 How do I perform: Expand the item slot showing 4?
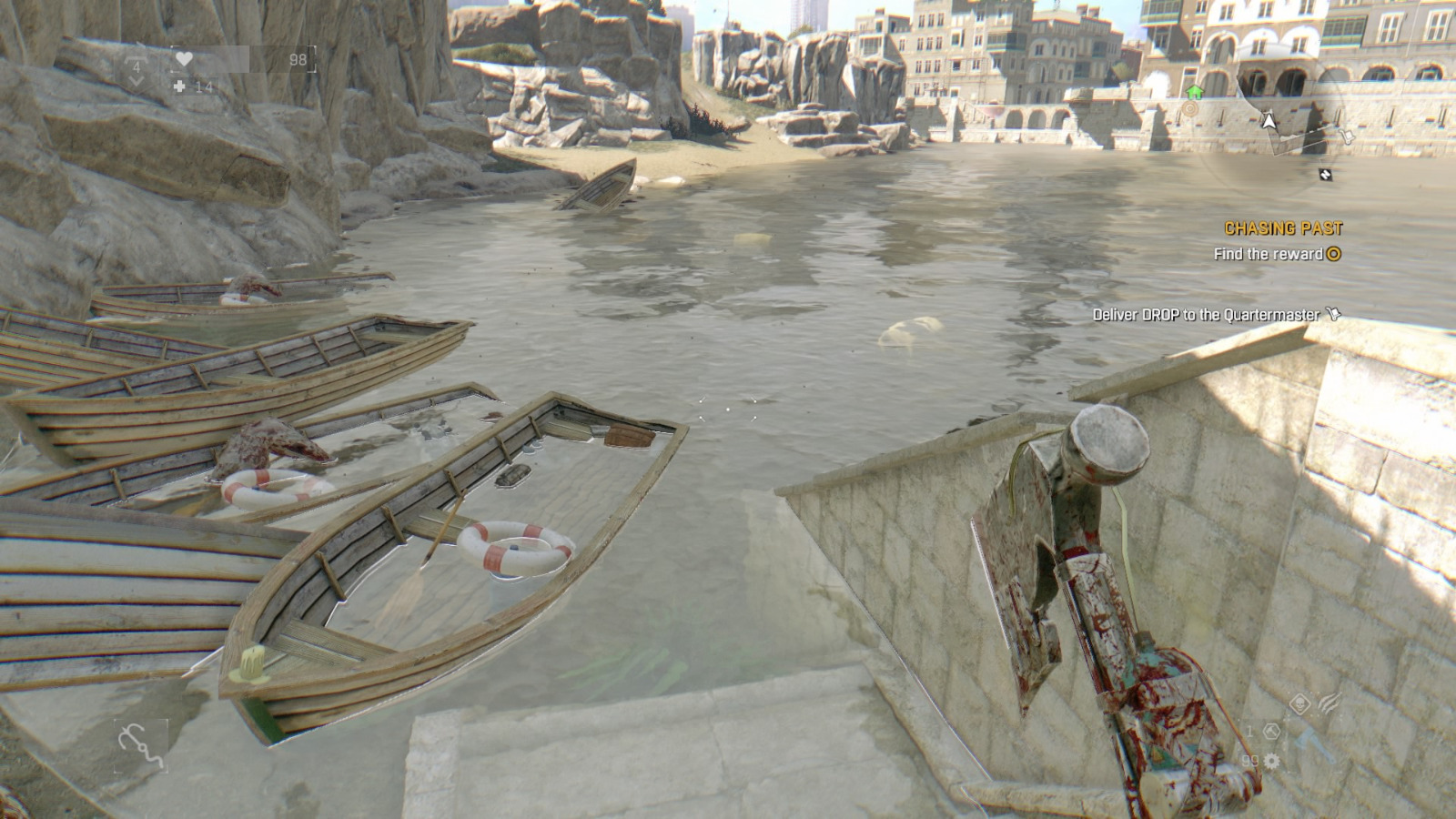136,66
